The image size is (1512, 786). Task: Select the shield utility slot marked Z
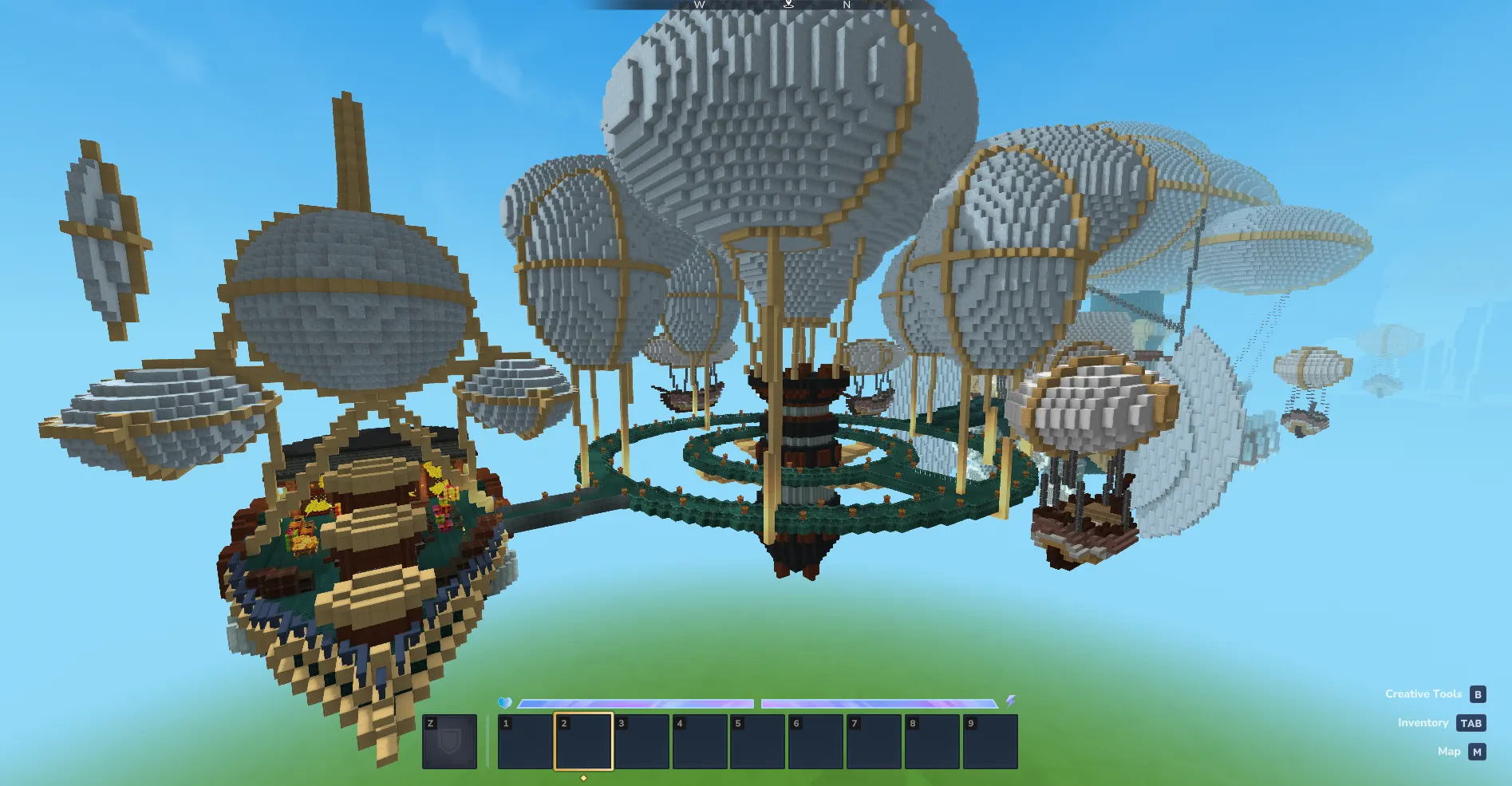pyautogui.click(x=449, y=742)
